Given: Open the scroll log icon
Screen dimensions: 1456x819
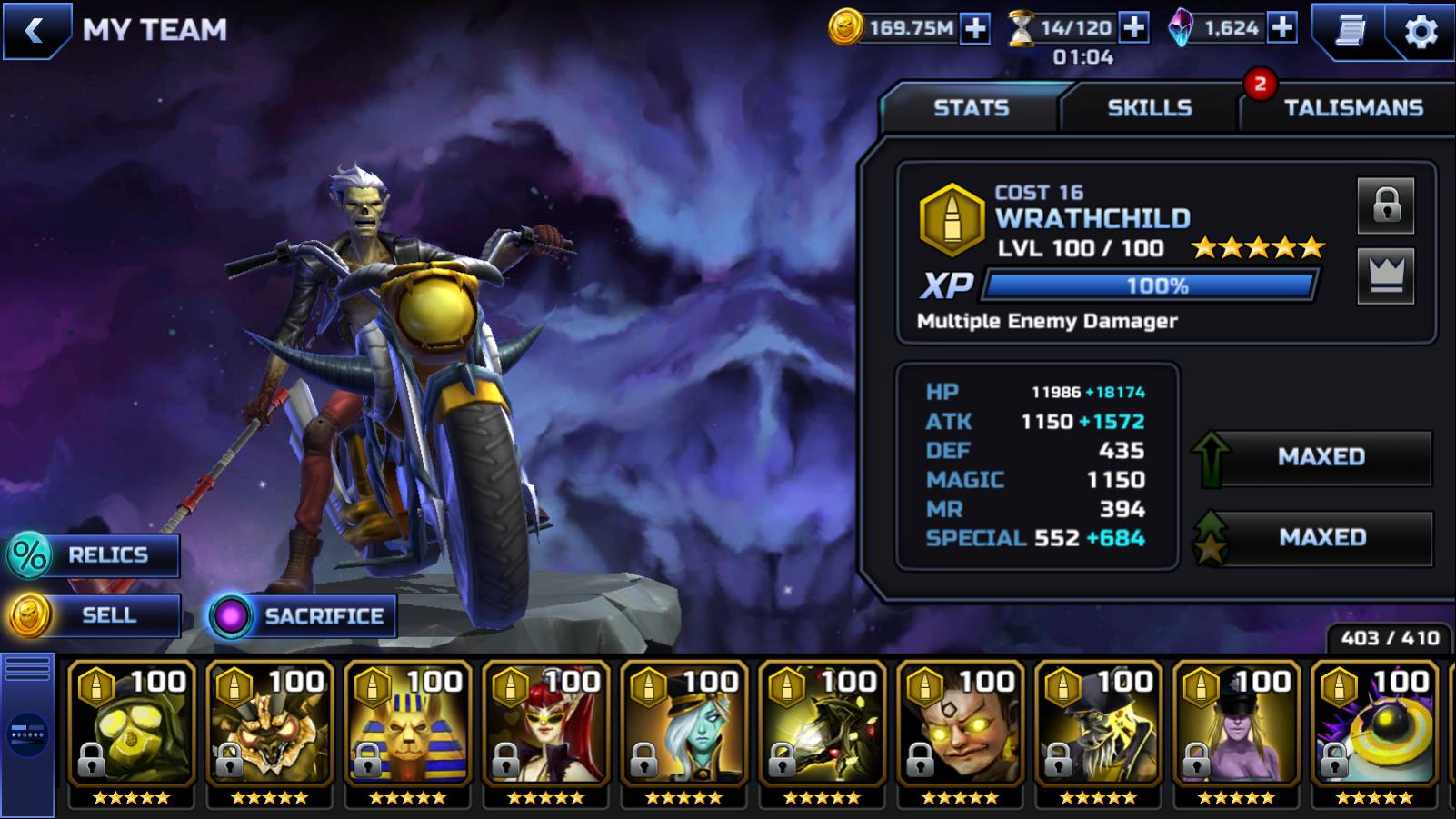Looking at the screenshot, I should 1351,31.
